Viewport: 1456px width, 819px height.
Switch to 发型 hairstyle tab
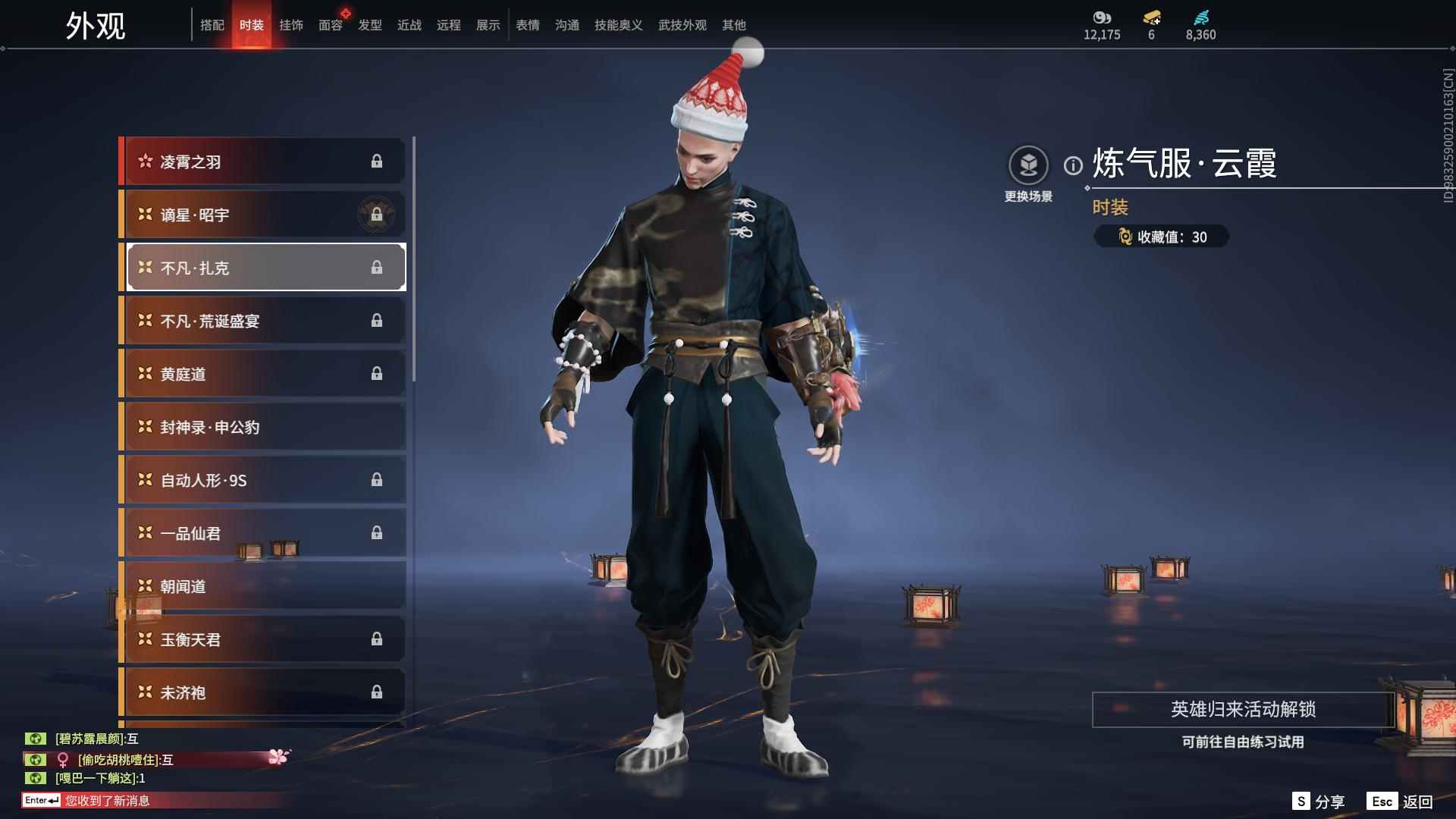click(370, 25)
